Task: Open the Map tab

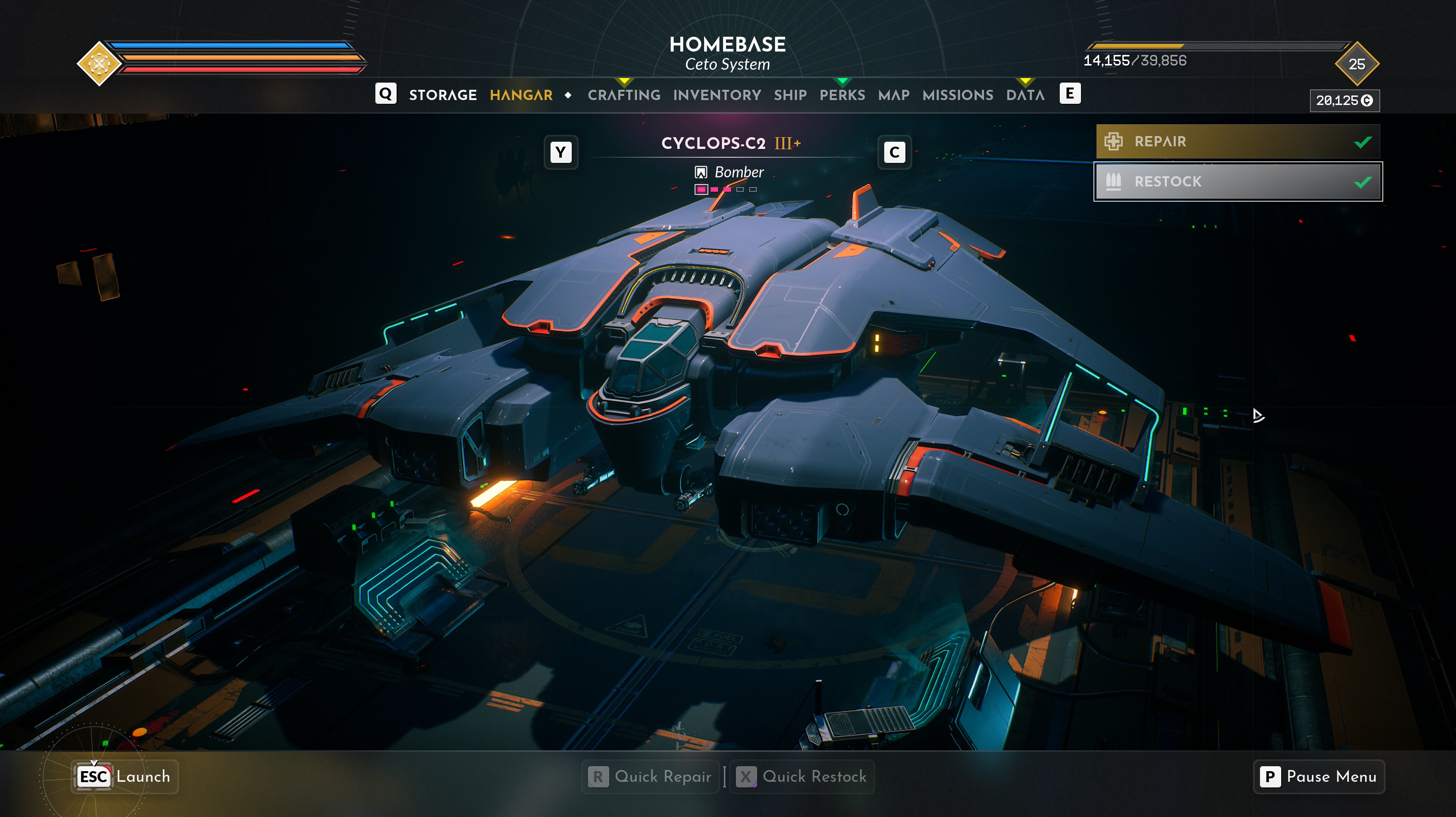Action: 894,95
